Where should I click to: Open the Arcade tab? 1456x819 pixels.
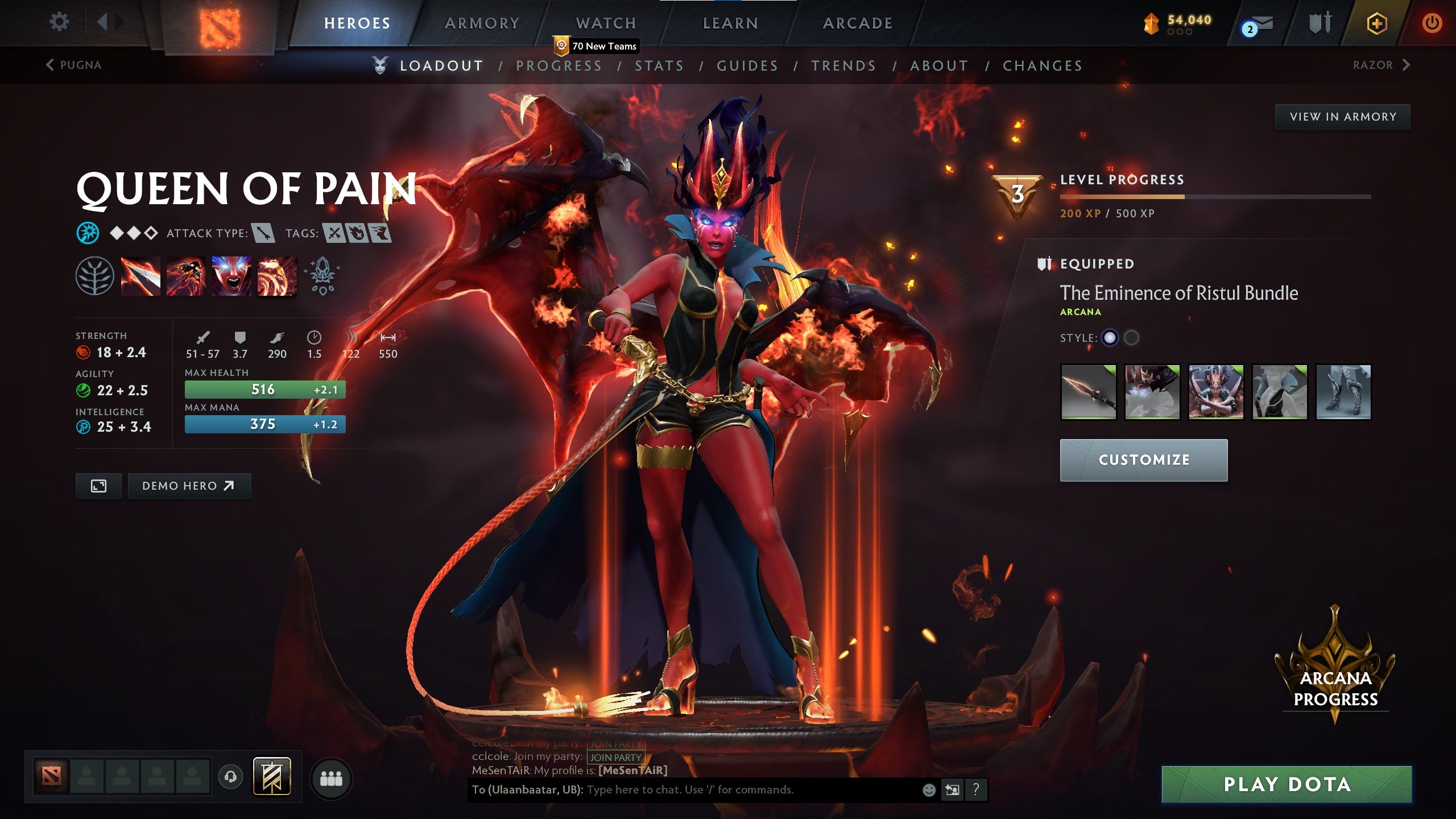pos(857,23)
